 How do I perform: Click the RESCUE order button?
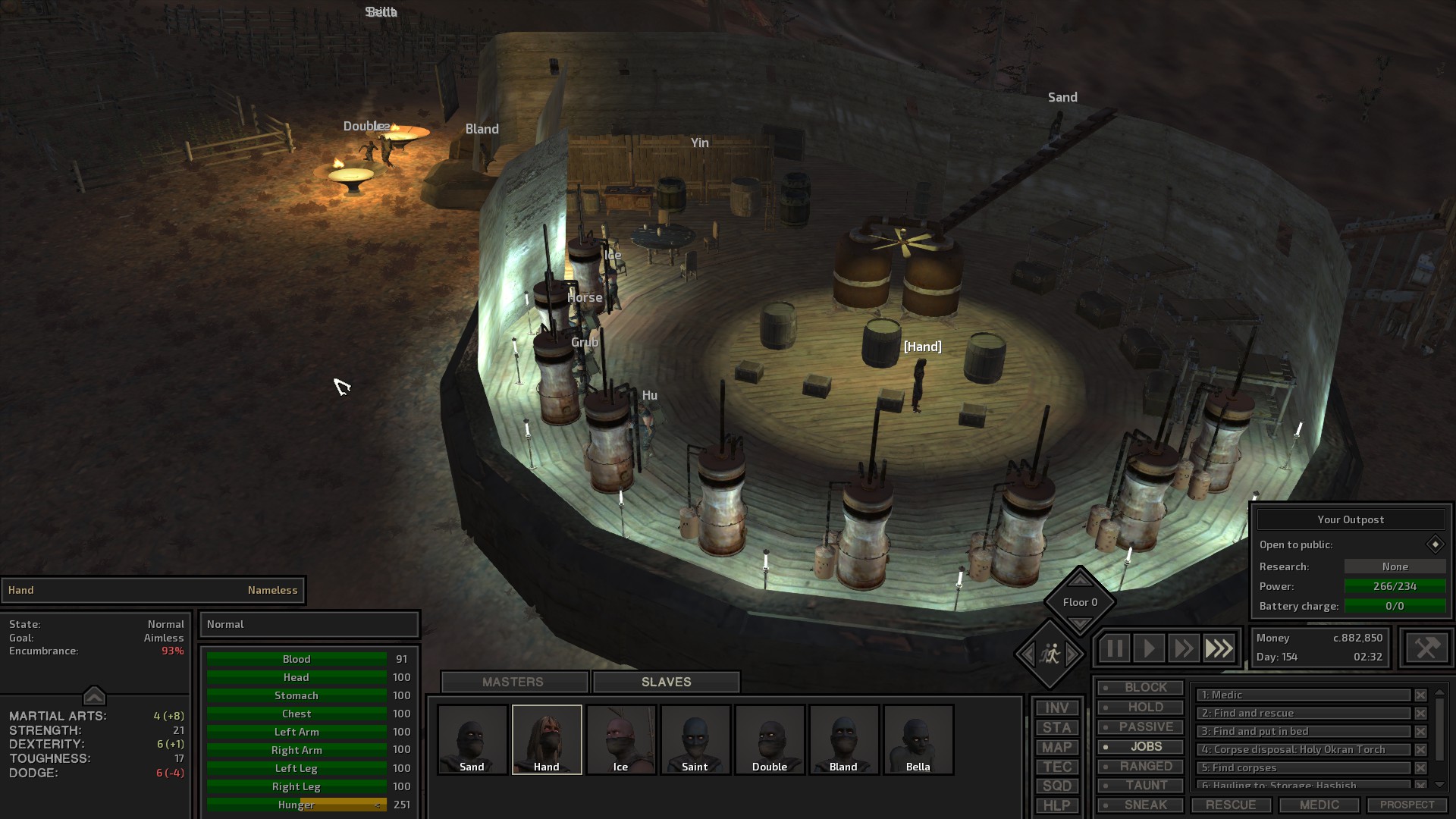1231,805
